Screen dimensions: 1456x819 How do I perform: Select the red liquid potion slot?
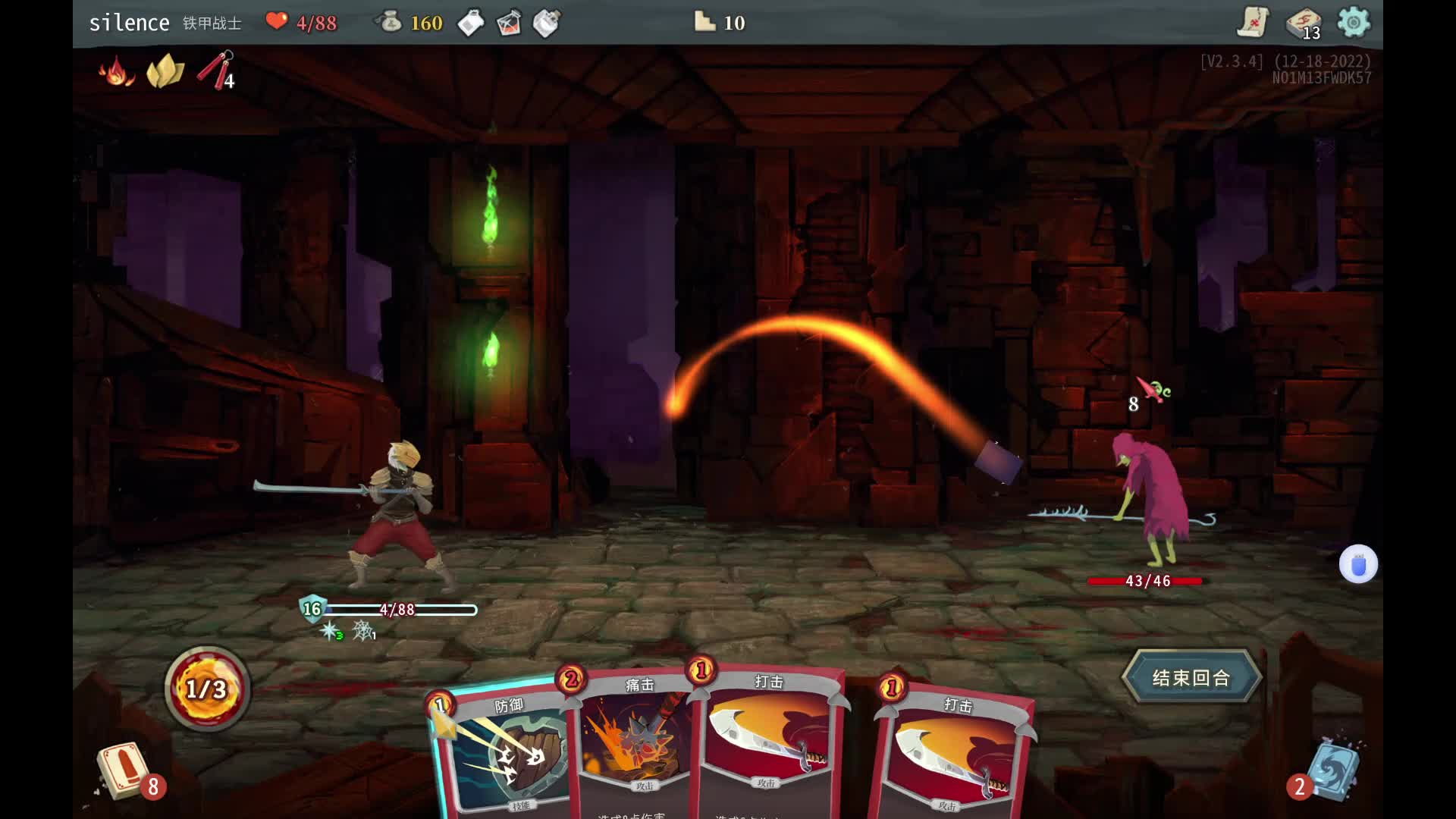coord(509,24)
